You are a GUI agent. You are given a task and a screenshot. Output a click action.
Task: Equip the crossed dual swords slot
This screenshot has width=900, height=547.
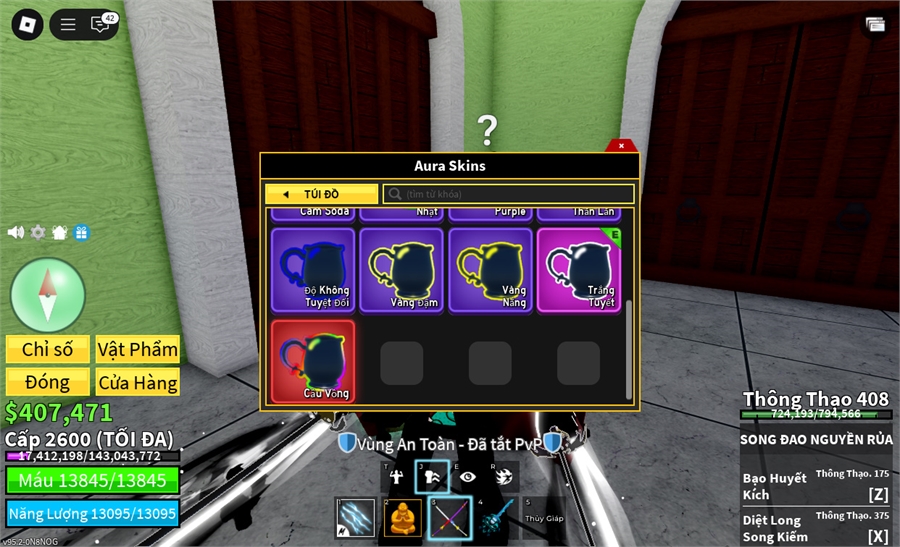[449, 517]
